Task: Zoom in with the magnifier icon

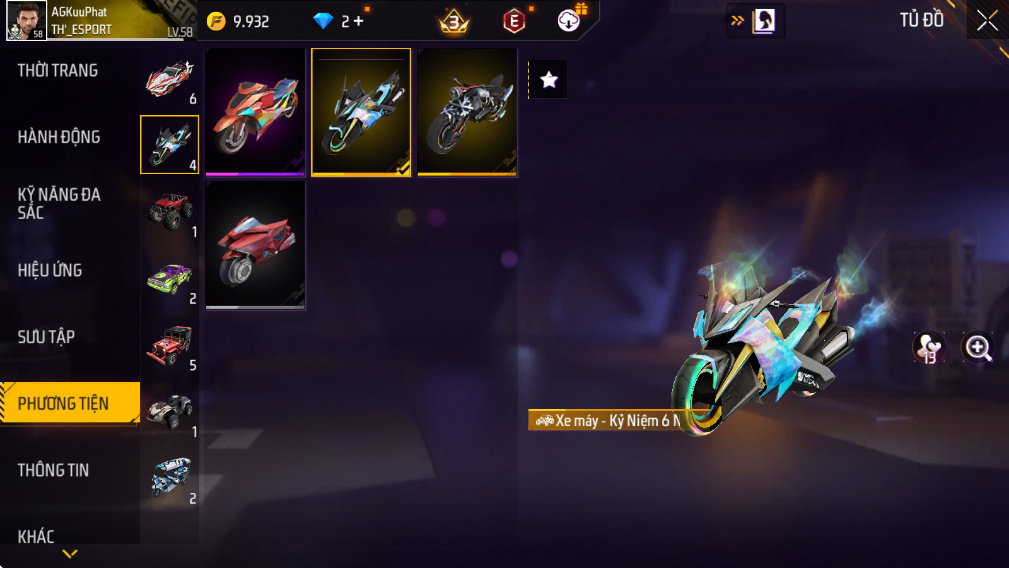Action: click(977, 347)
